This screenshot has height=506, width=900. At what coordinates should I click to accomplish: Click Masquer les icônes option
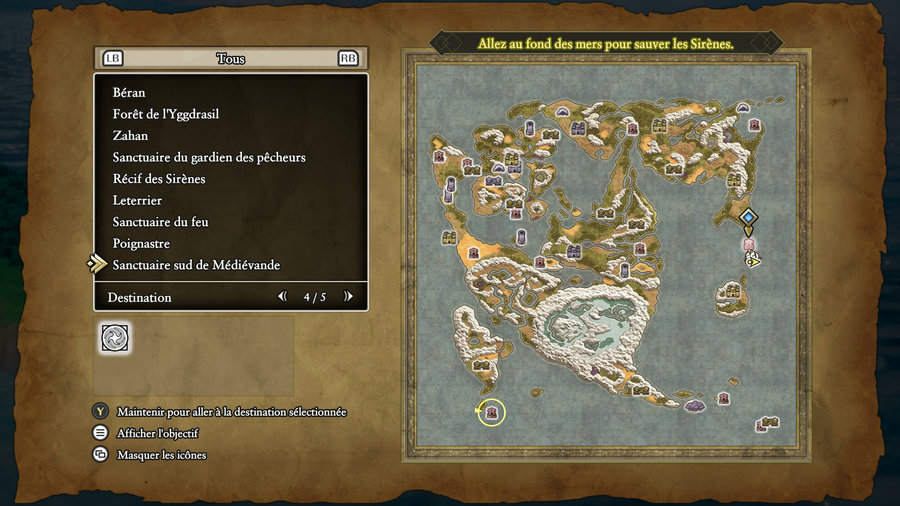pyautogui.click(x=161, y=455)
